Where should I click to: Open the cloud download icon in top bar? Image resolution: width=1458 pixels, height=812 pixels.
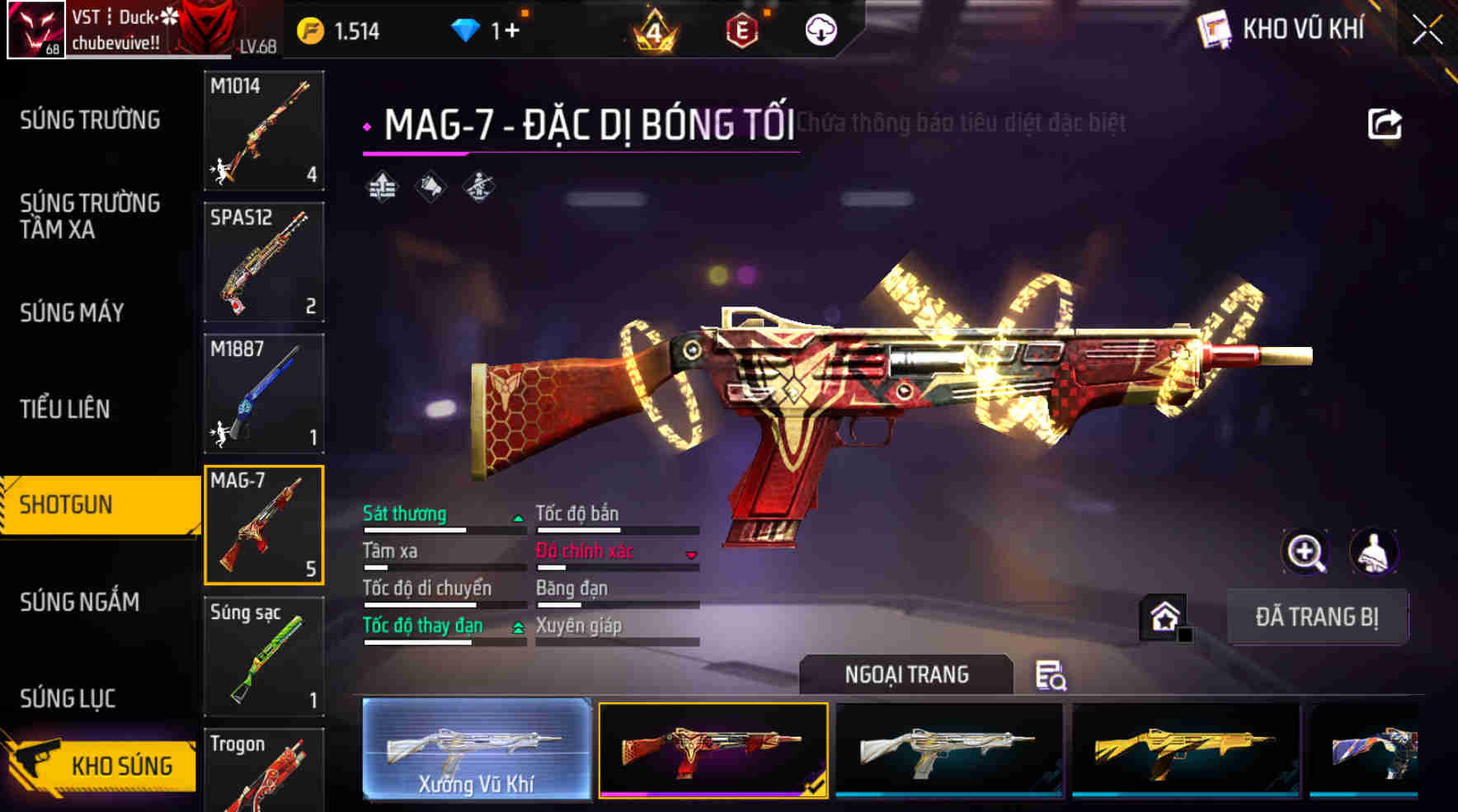[819, 31]
